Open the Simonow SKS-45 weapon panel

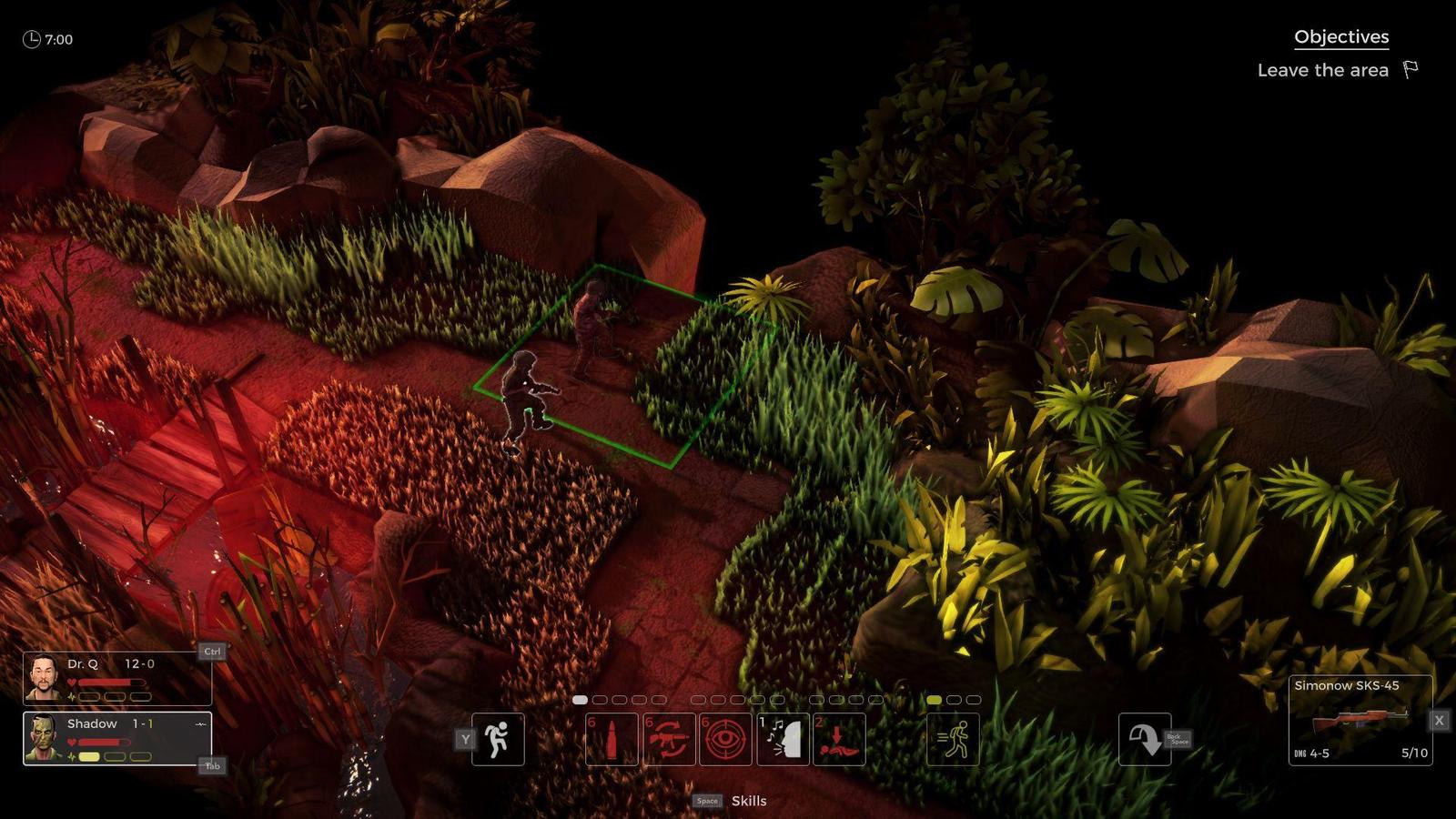pyautogui.click(x=1360, y=720)
